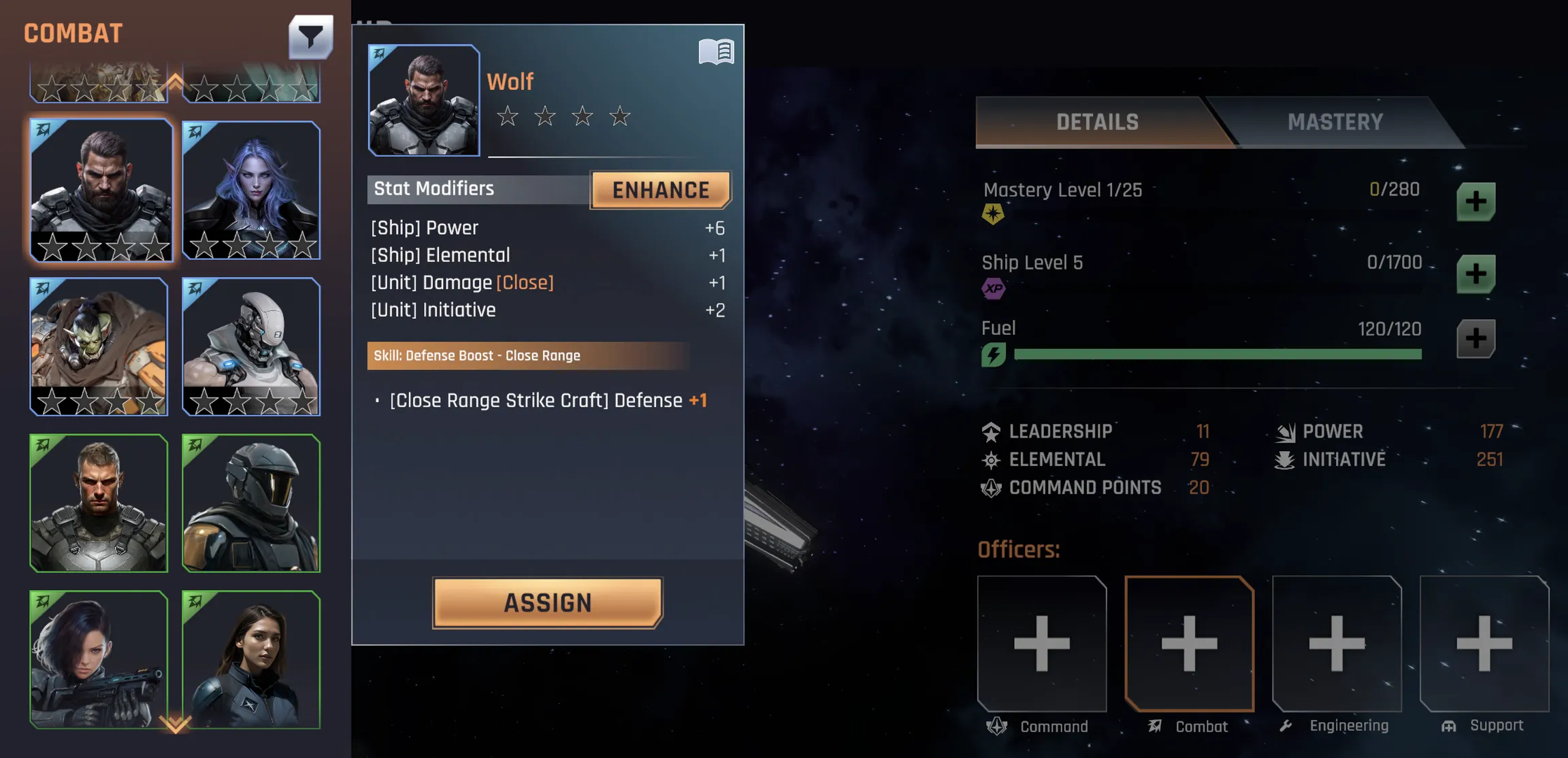Viewport: 1568px width, 758px height.
Task: Open the combat officer filter
Action: point(310,37)
